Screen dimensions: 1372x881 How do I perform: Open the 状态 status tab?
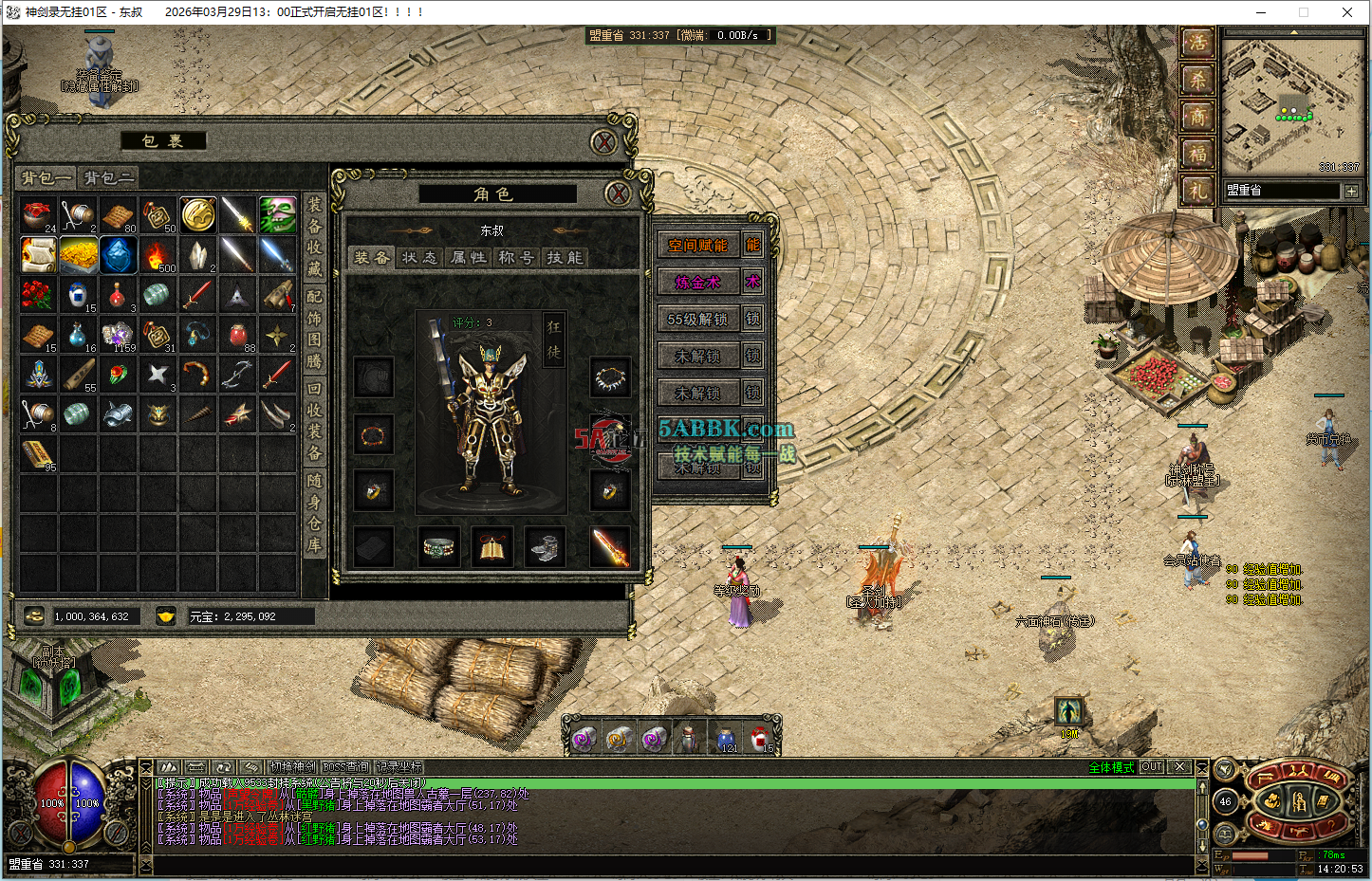[419, 257]
